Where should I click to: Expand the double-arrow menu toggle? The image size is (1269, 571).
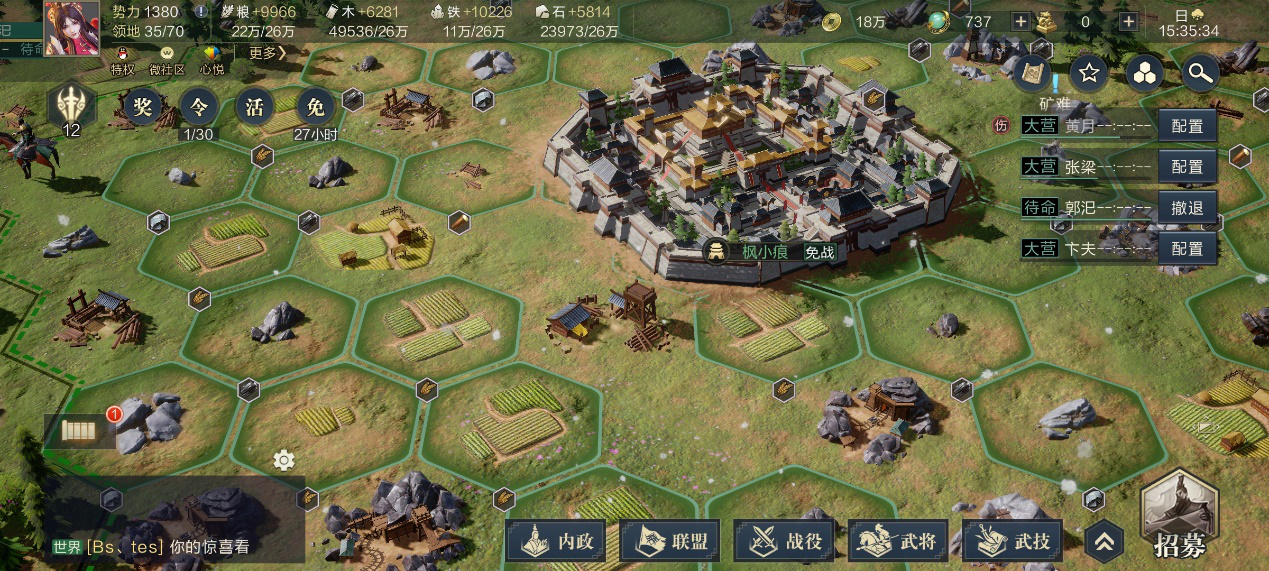[1103, 542]
